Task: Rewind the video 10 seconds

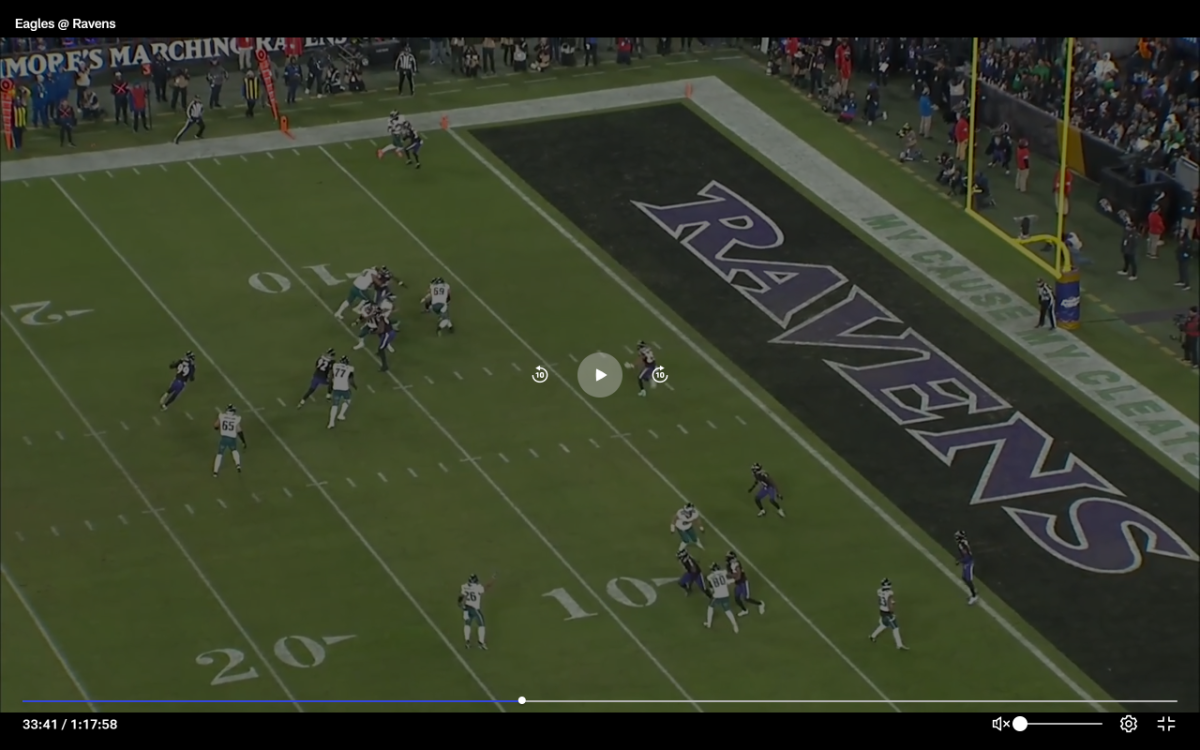Action: pyautogui.click(x=540, y=375)
